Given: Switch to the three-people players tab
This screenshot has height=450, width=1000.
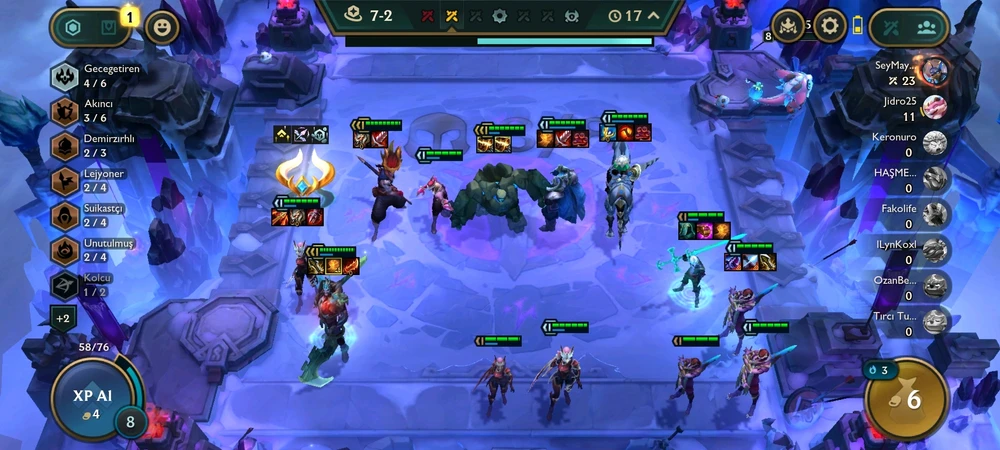Looking at the screenshot, I should point(928,27).
